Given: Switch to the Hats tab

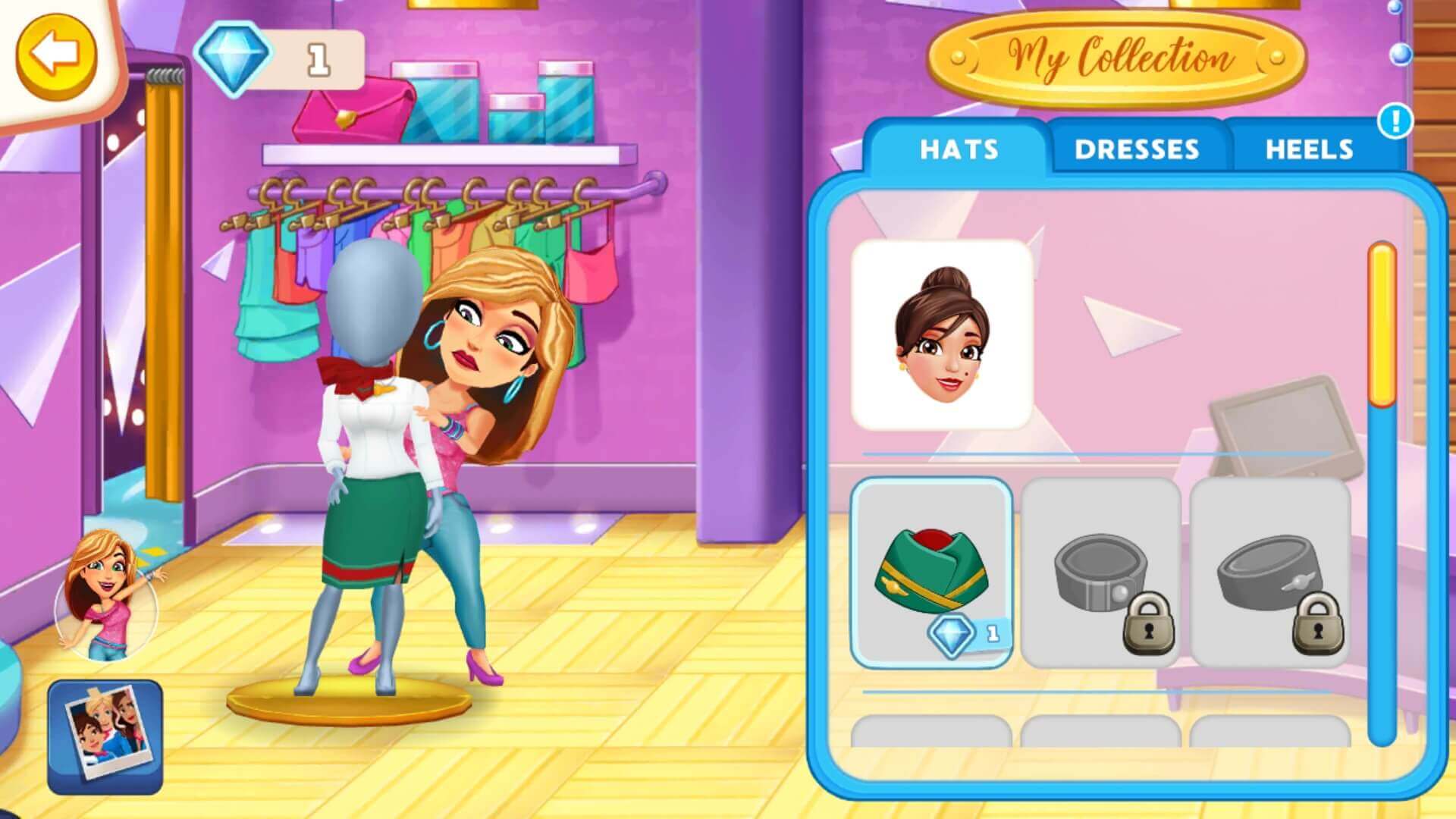Looking at the screenshot, I should (x=959, y=149).
